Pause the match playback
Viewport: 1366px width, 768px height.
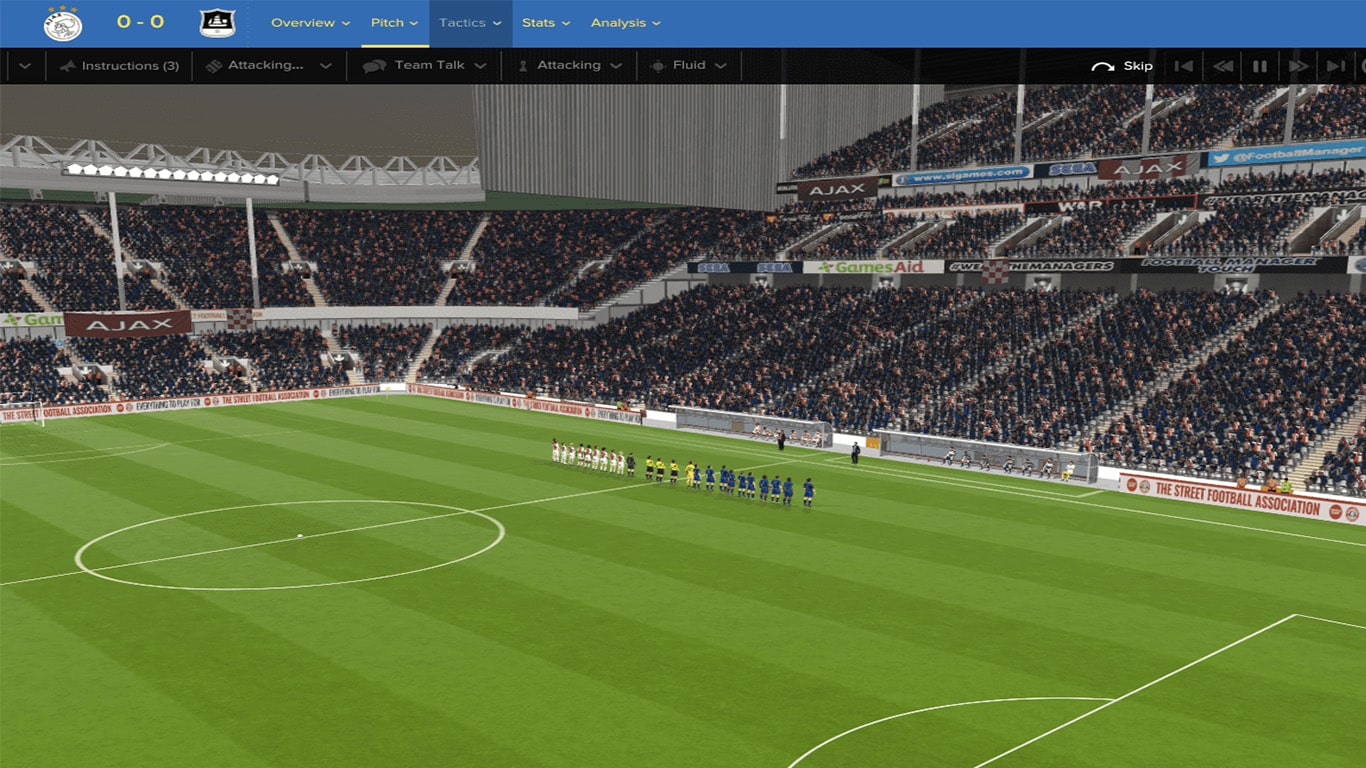click(x=1260, y=65)
